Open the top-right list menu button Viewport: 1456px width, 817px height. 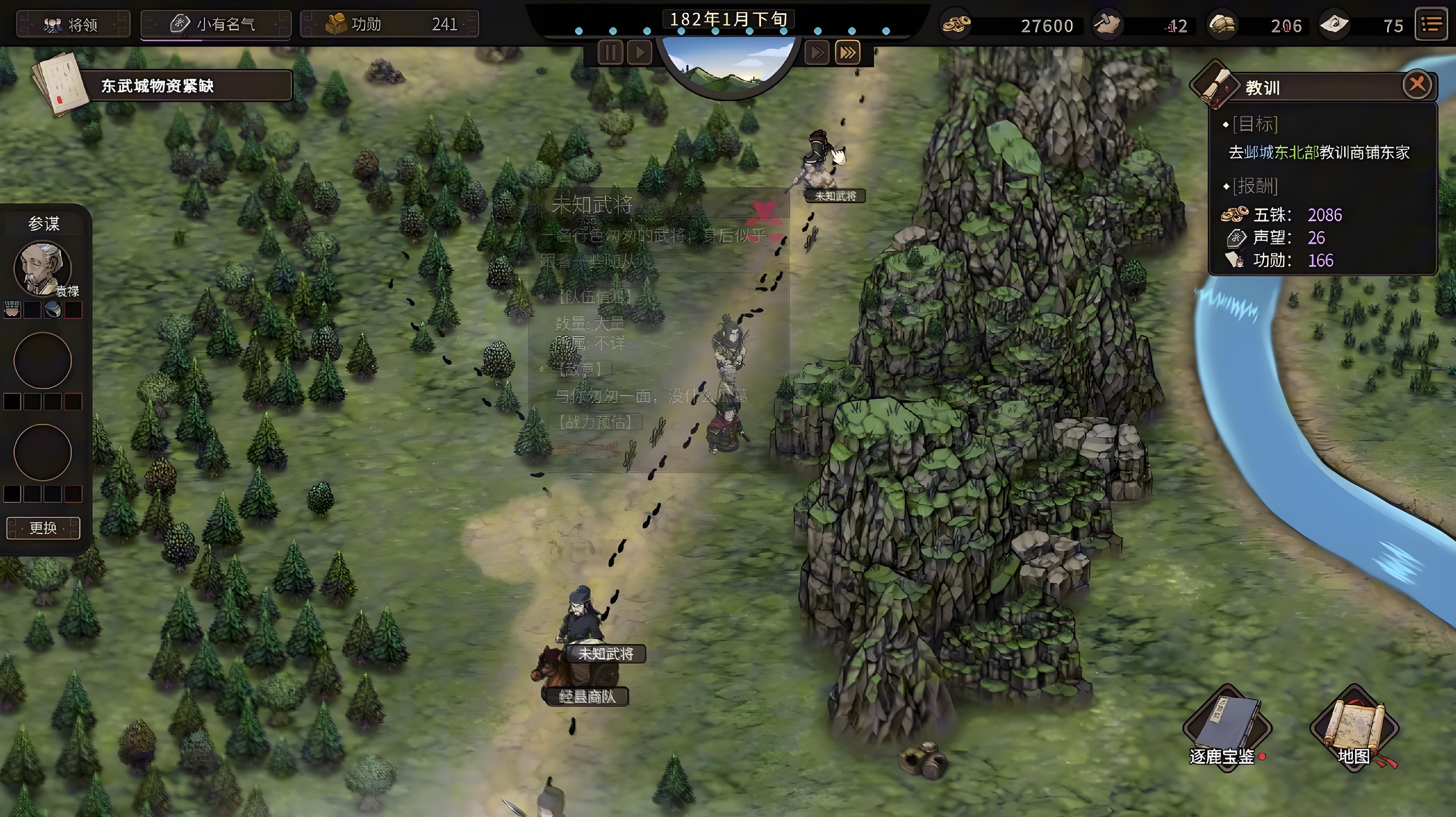(1431, 24)
